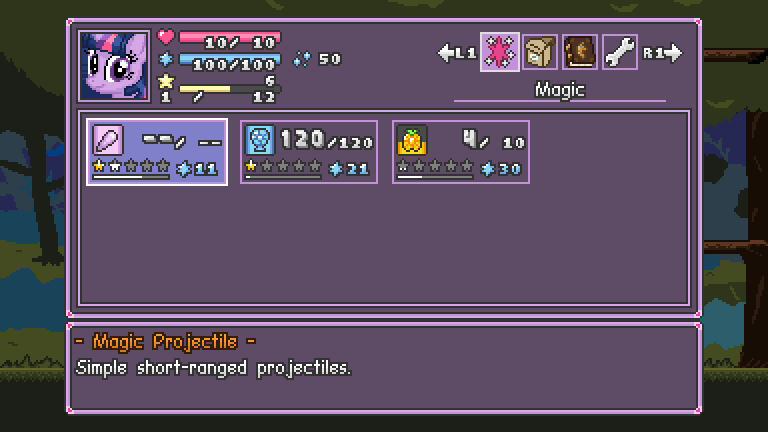Choose the orange fruit spell slot

pos(461,151)
